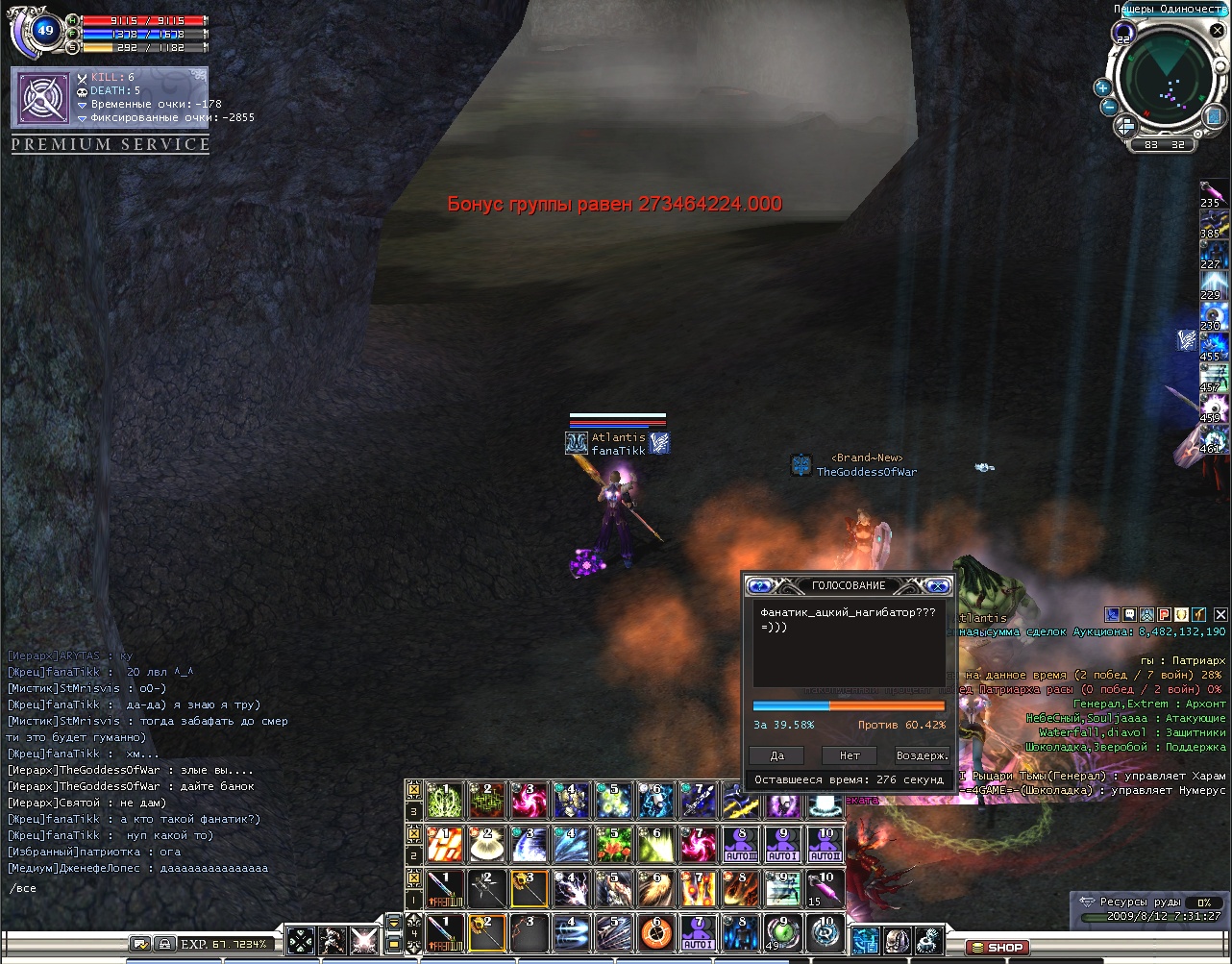Screen dimensions: 1232x964
Task: Close the chat filter icon bar
Action: click(1220, 614)
